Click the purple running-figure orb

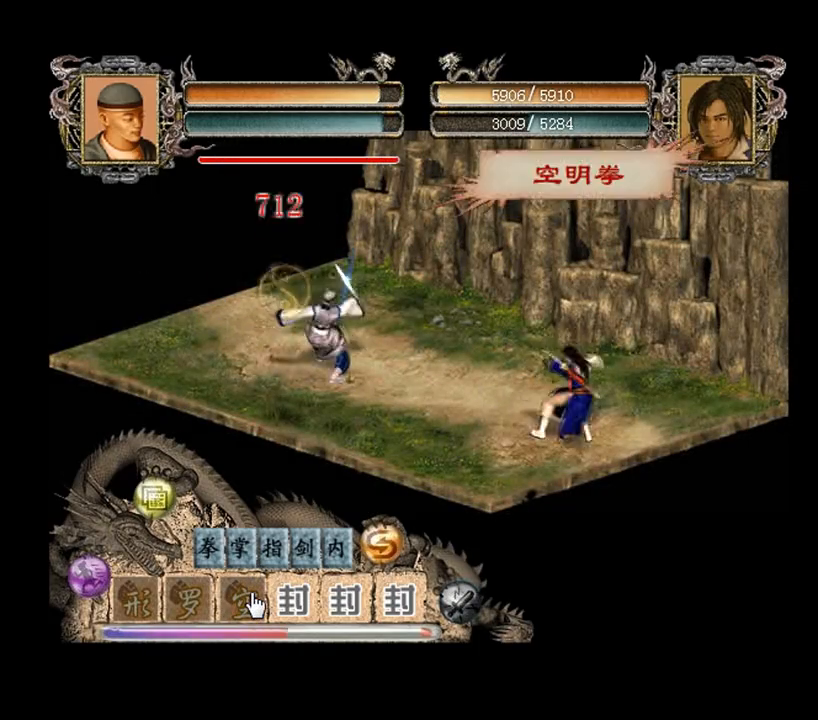coord(89,577)
